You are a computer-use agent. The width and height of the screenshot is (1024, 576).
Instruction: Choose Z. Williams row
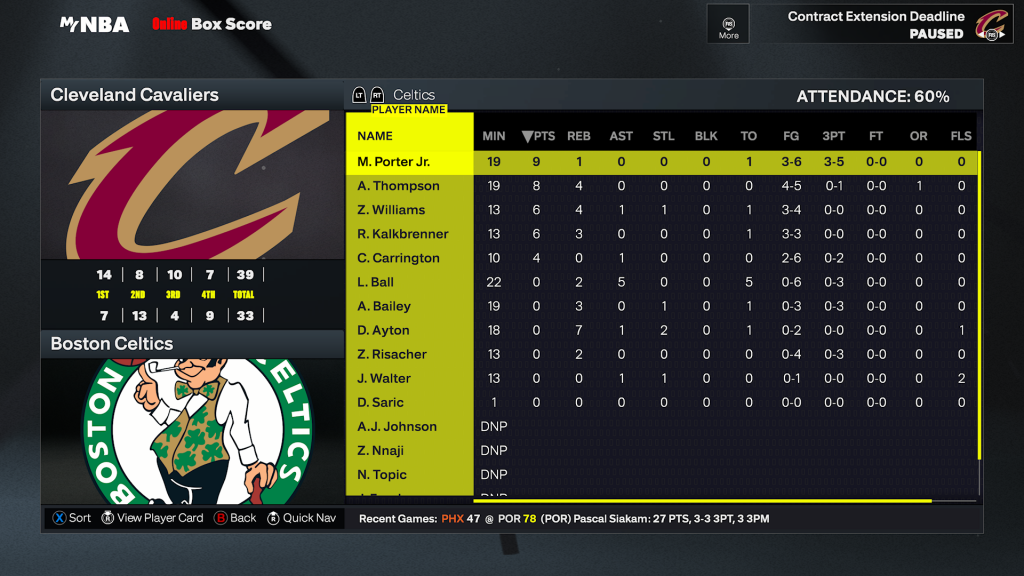pyautogui.click(x=391, y=210)
